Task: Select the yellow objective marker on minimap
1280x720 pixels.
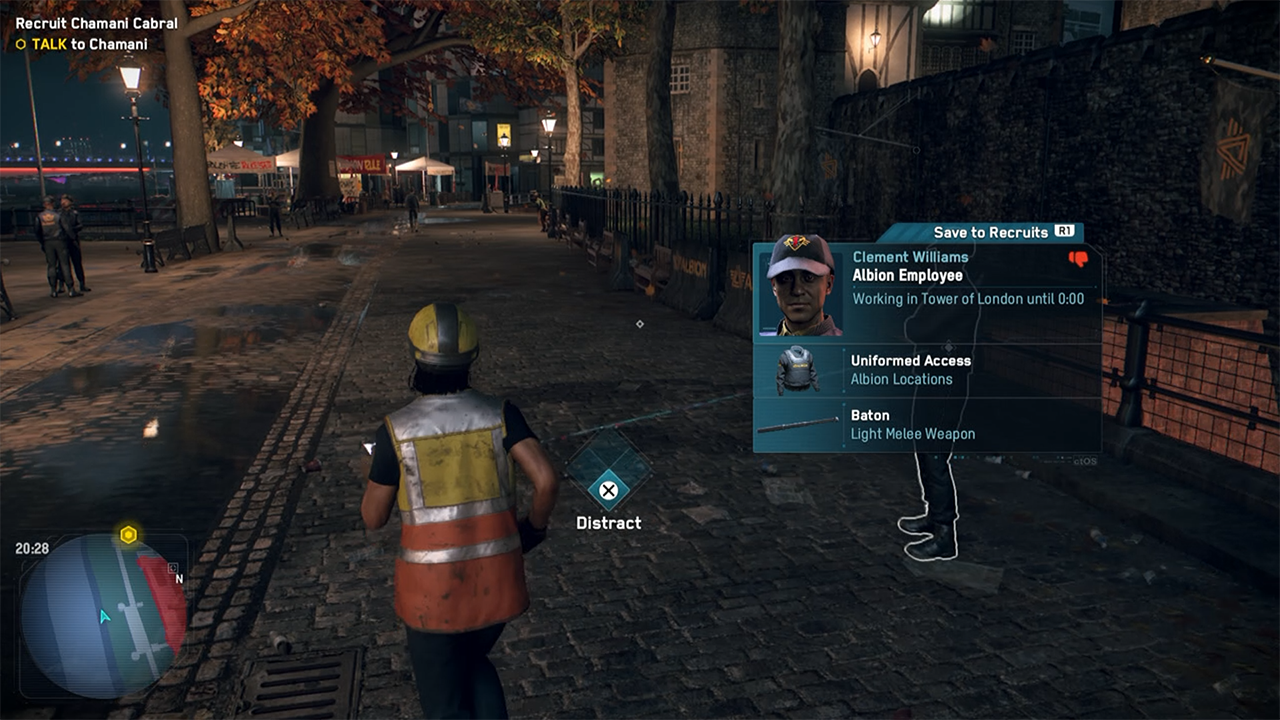Action: [128, 535]
